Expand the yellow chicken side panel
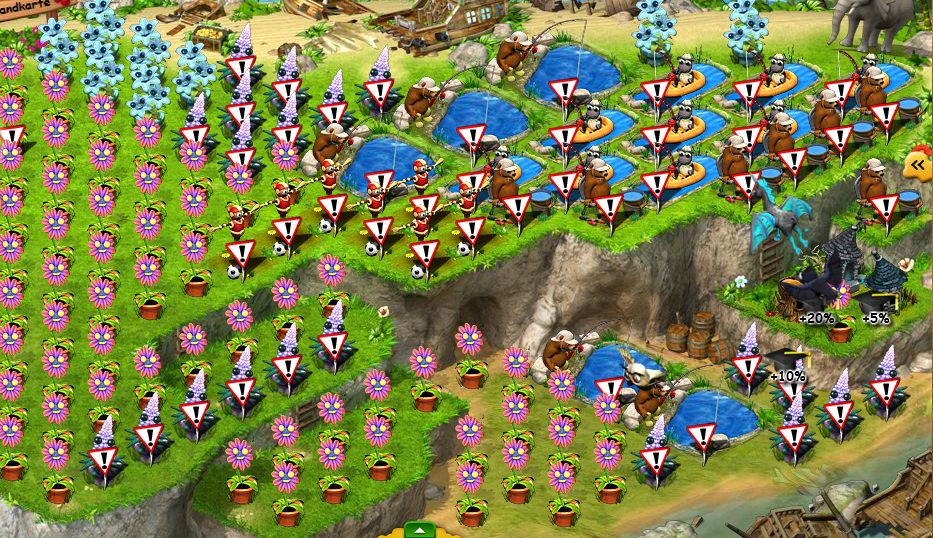This screenshot has width=933, height=538. click(917, 165)
